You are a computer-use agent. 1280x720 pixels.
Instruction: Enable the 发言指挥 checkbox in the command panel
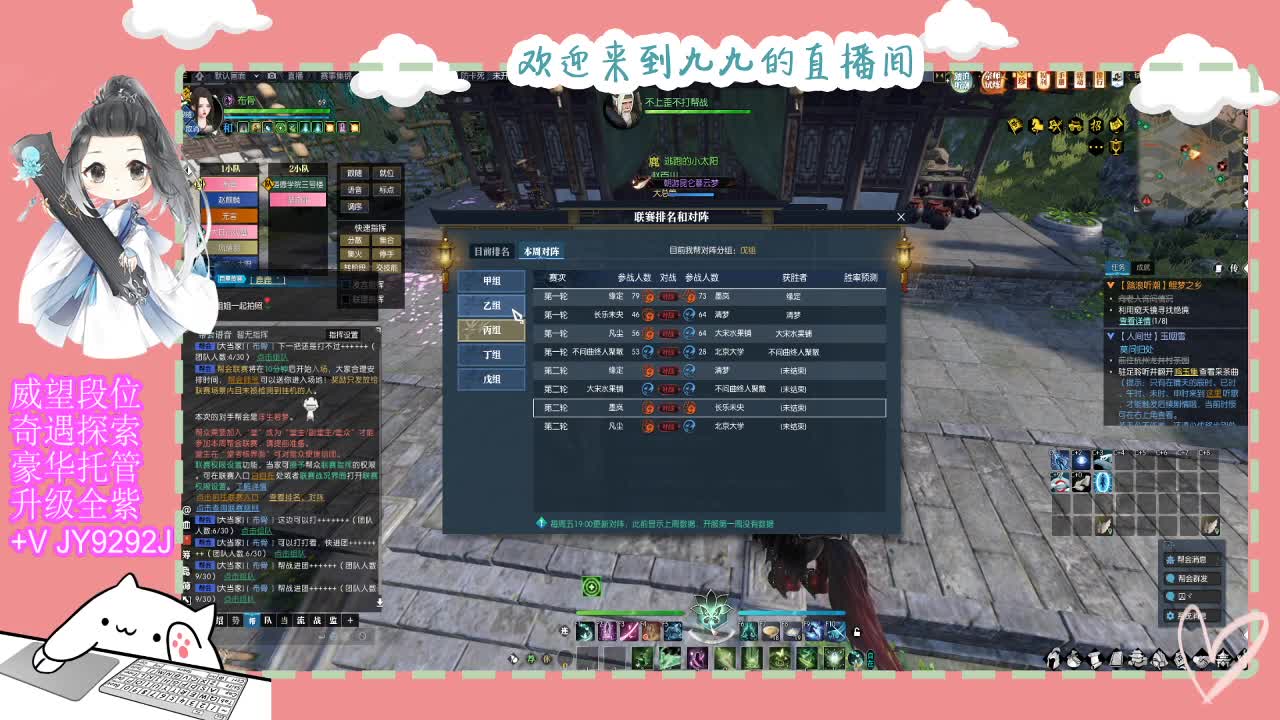(x=346, y=283)
